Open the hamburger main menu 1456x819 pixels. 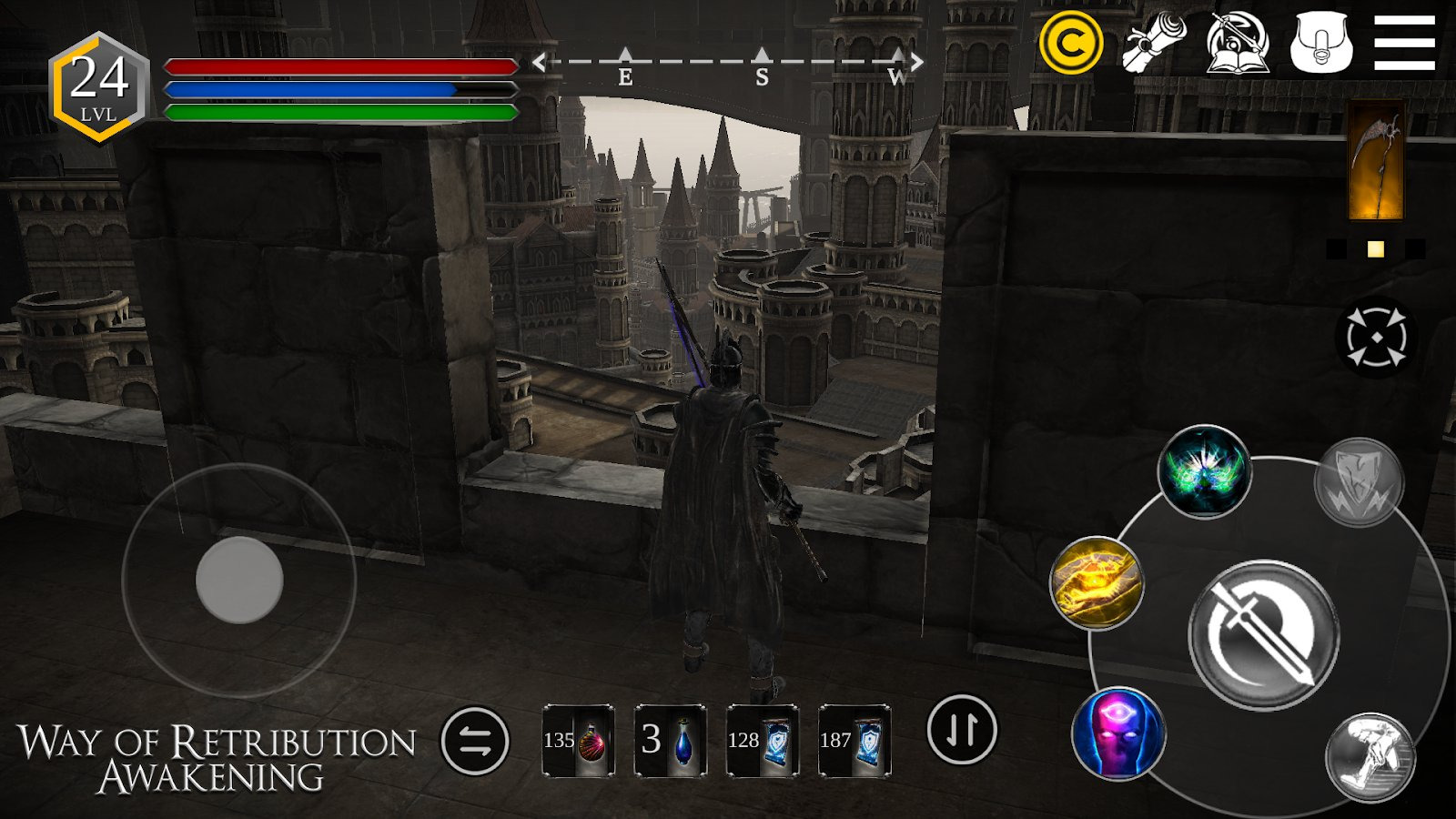1404,43
